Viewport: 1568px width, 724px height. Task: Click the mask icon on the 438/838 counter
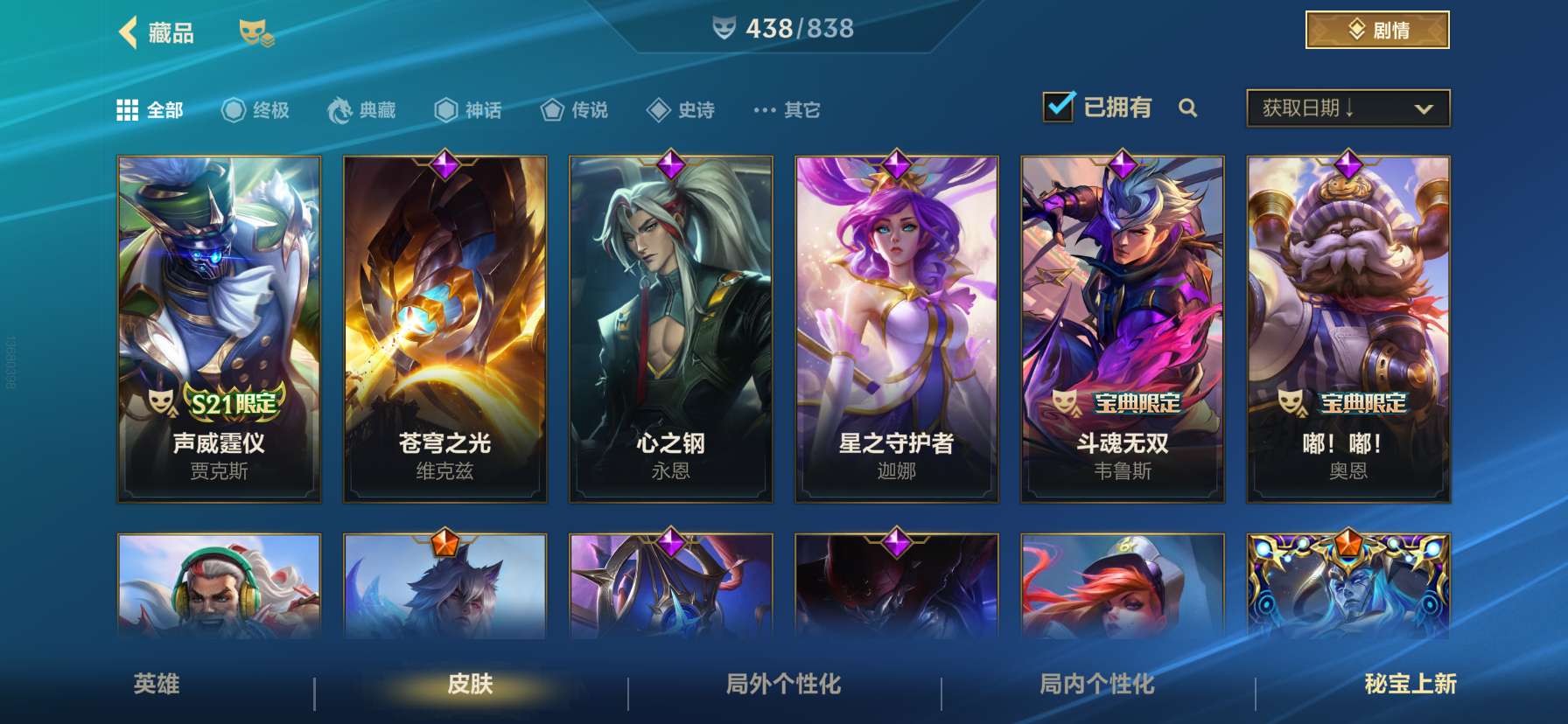pos(723,29)
